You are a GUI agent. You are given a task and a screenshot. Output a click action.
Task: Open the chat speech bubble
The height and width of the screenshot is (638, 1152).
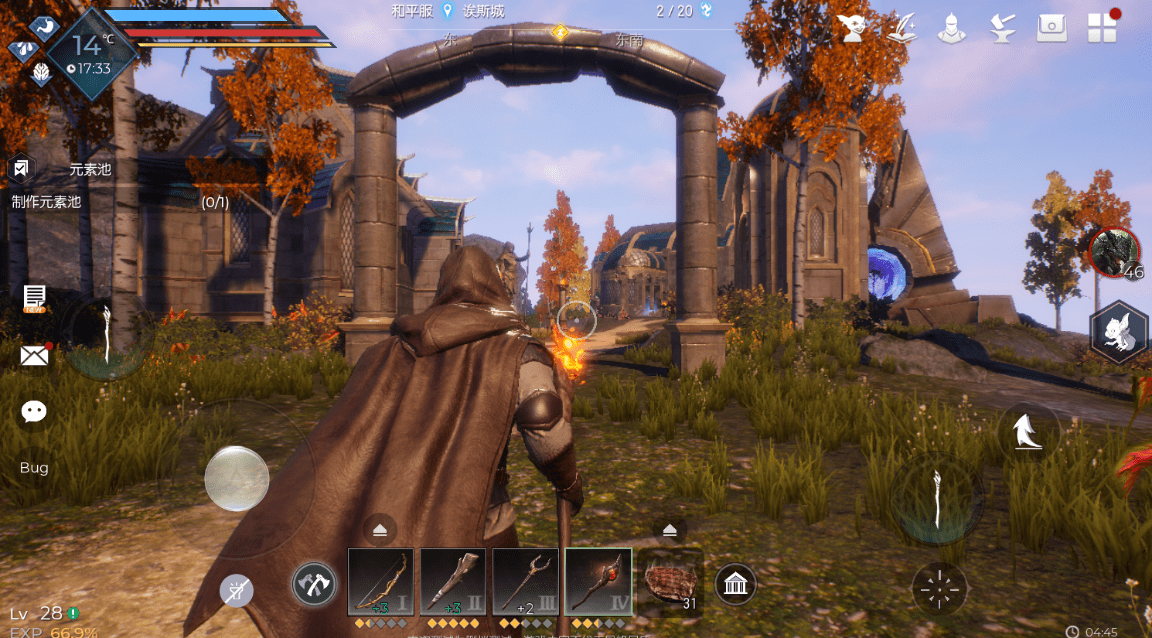(x=35, y=411)
